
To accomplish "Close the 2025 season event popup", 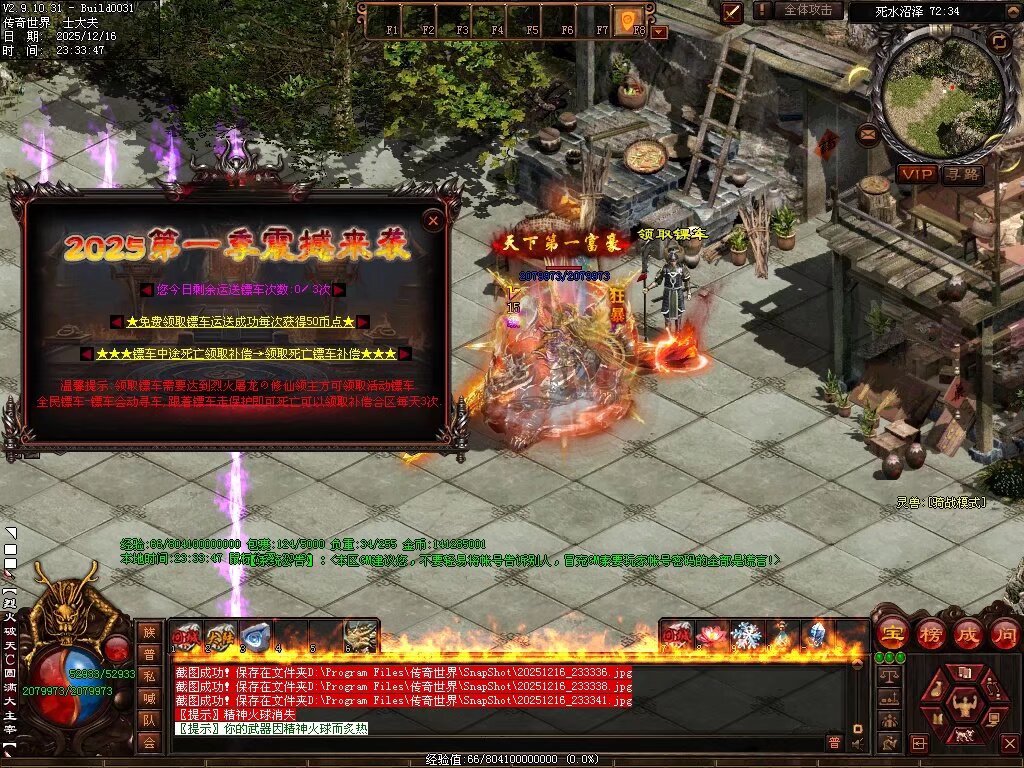I will tap(433, 220).
